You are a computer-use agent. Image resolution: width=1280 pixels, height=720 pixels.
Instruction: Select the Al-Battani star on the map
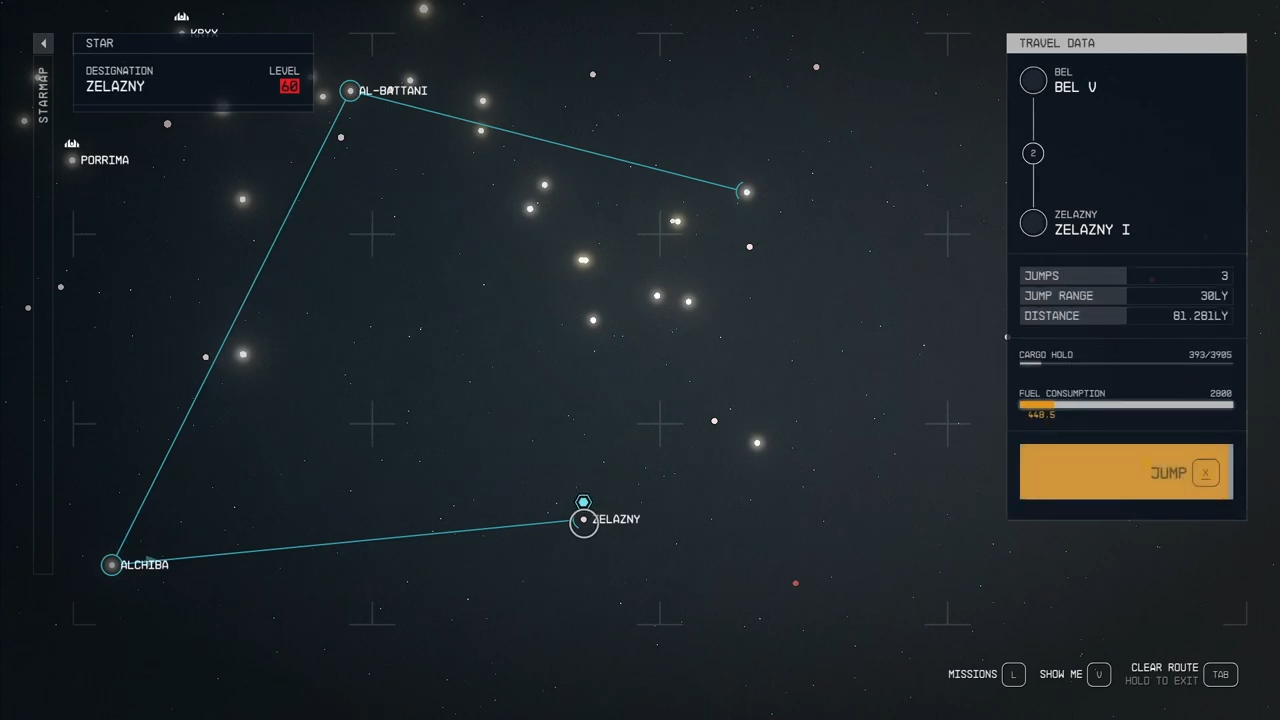point(350,90)
